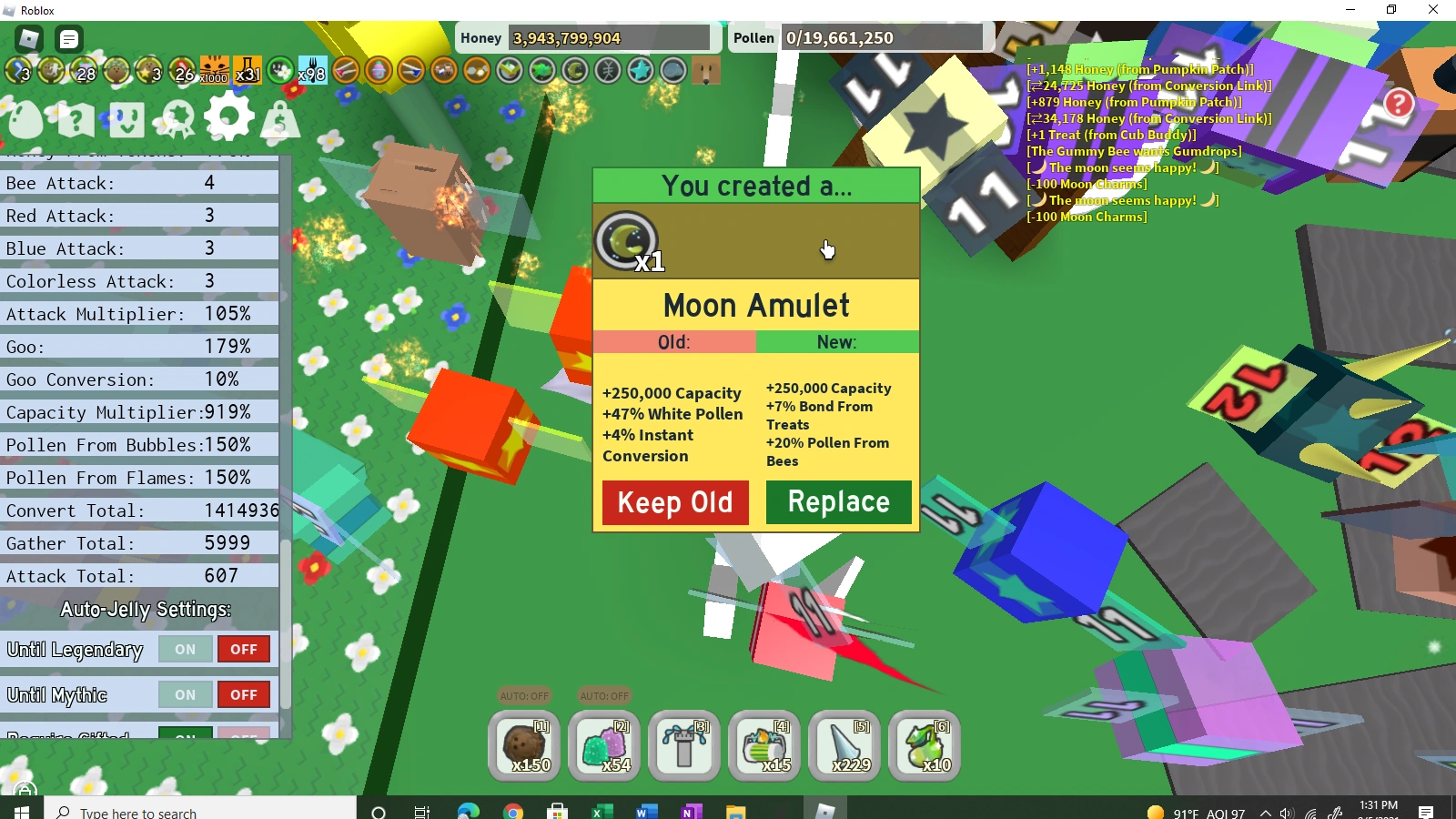Expand the Roblox in-game chat window

click(67, 40)
